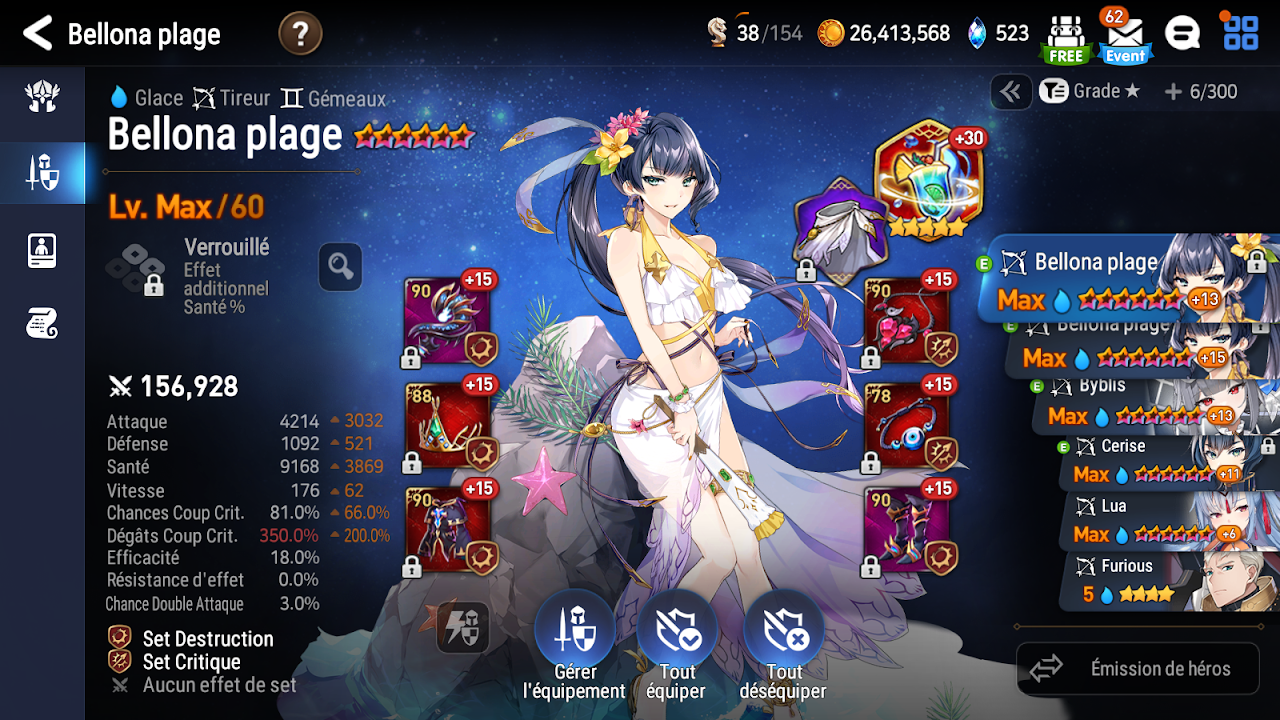Open the Event mailbox icon
1280x720 pixels.
click(x=1125, y=36)
